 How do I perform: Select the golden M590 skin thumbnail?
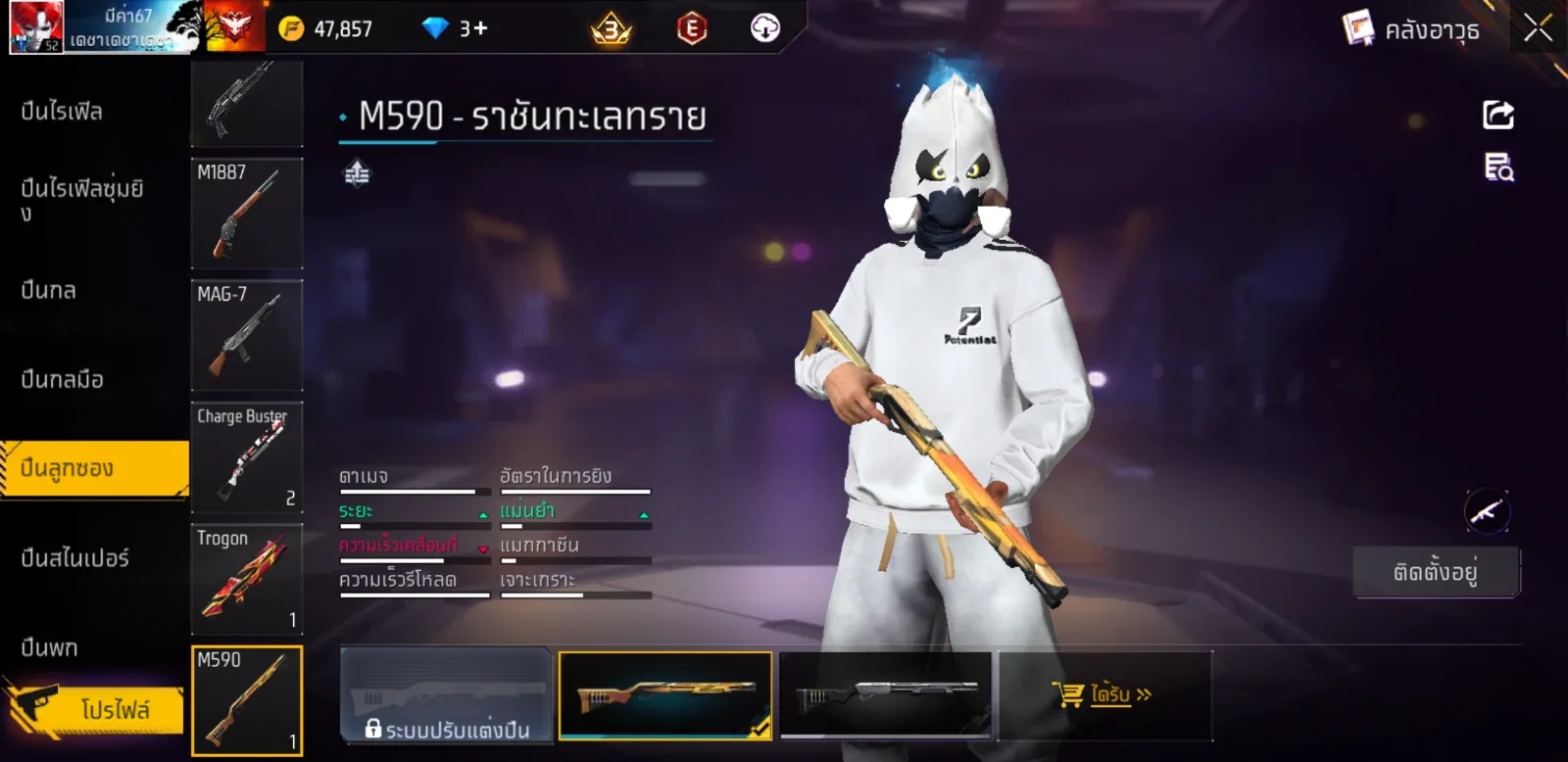point(665,696)
